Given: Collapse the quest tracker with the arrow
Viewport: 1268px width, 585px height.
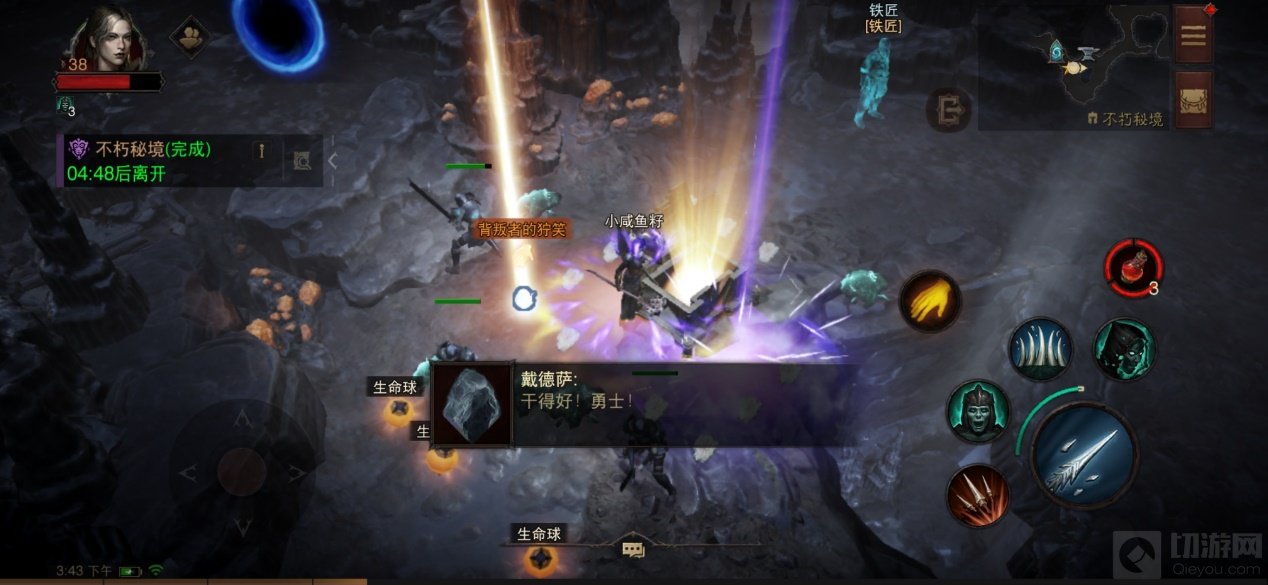Looking at the screenshot, I should pyautogui.click(x=333, y=160).
